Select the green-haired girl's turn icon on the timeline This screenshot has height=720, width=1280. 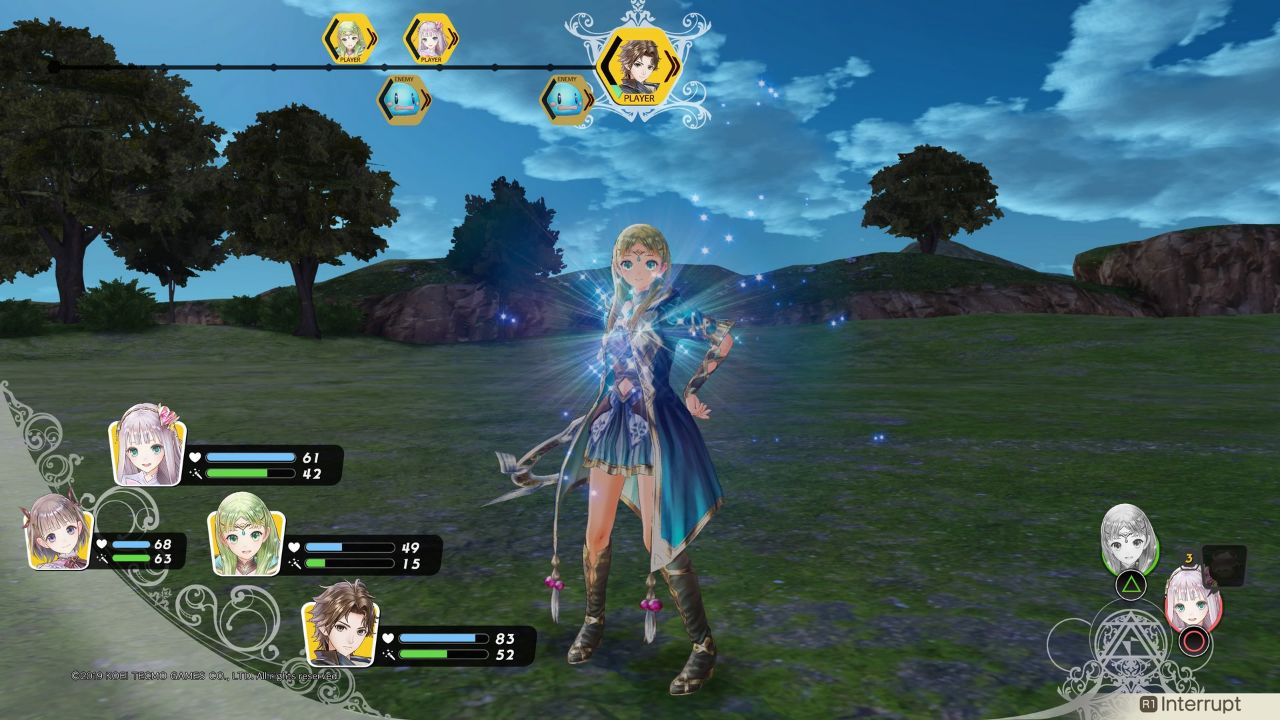pyautogui.click(x=349, y=40)
